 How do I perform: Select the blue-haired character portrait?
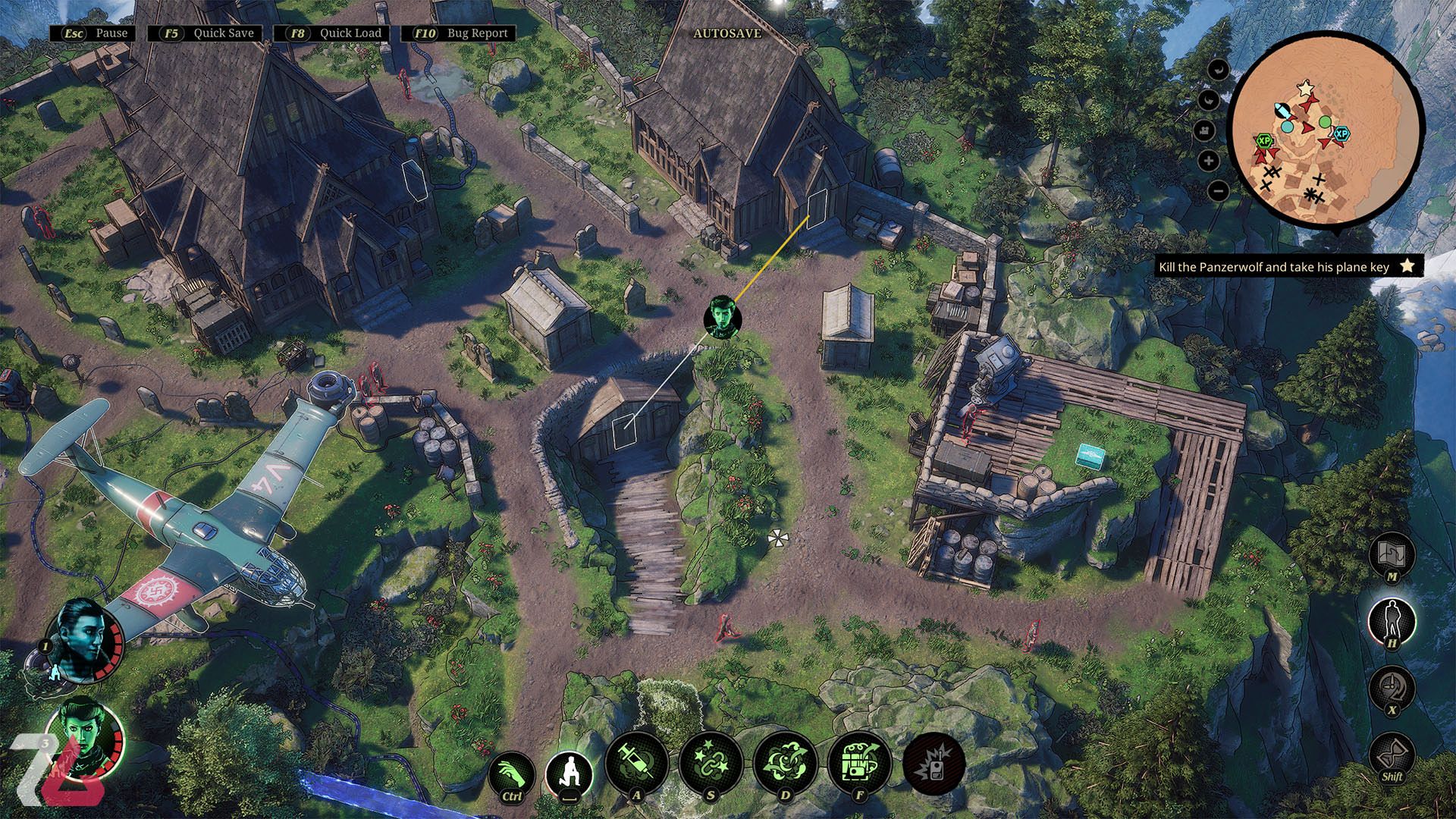point(83,639)
